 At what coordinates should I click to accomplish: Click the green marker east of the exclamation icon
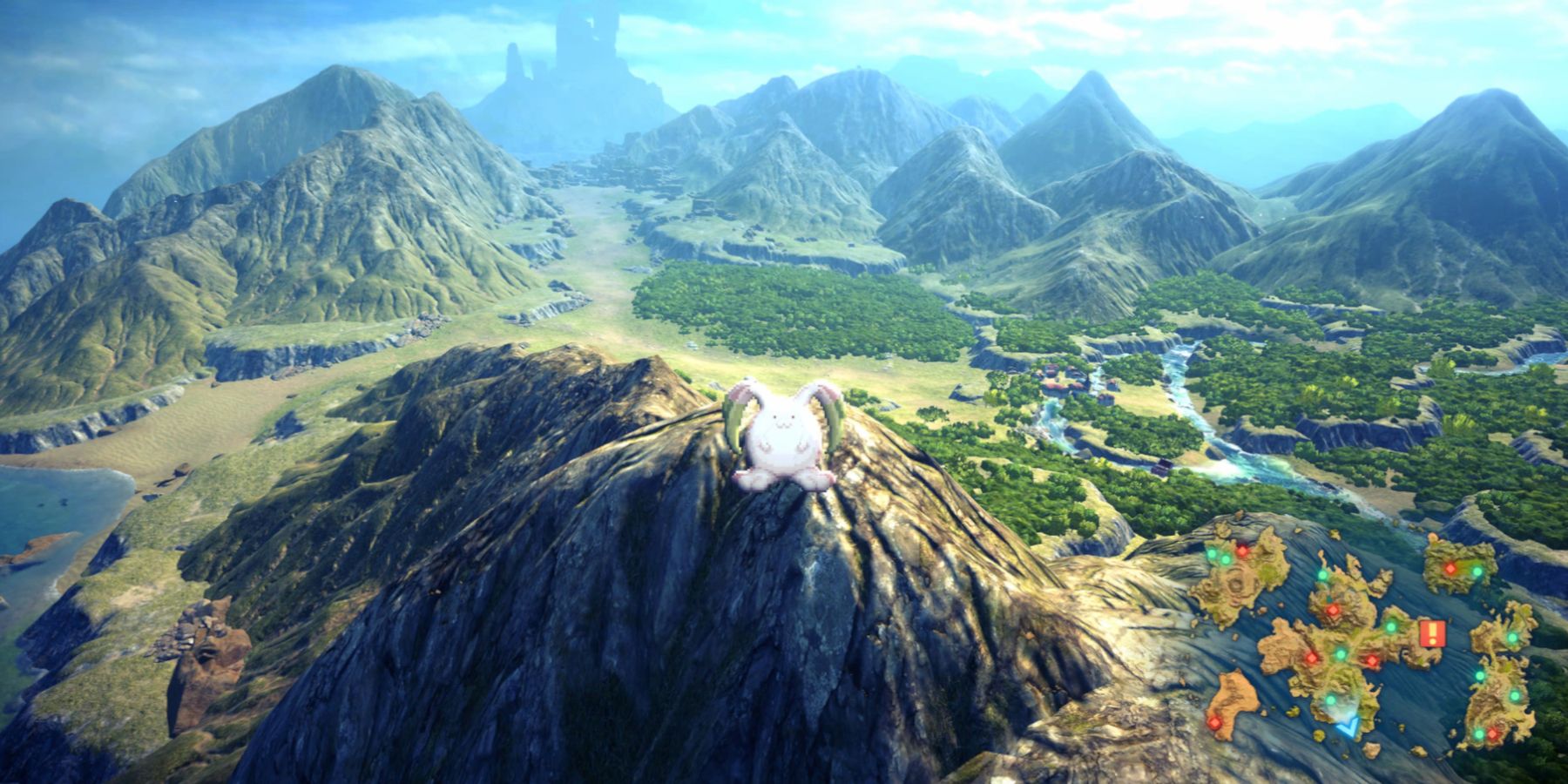click(x=1514, y=637)
